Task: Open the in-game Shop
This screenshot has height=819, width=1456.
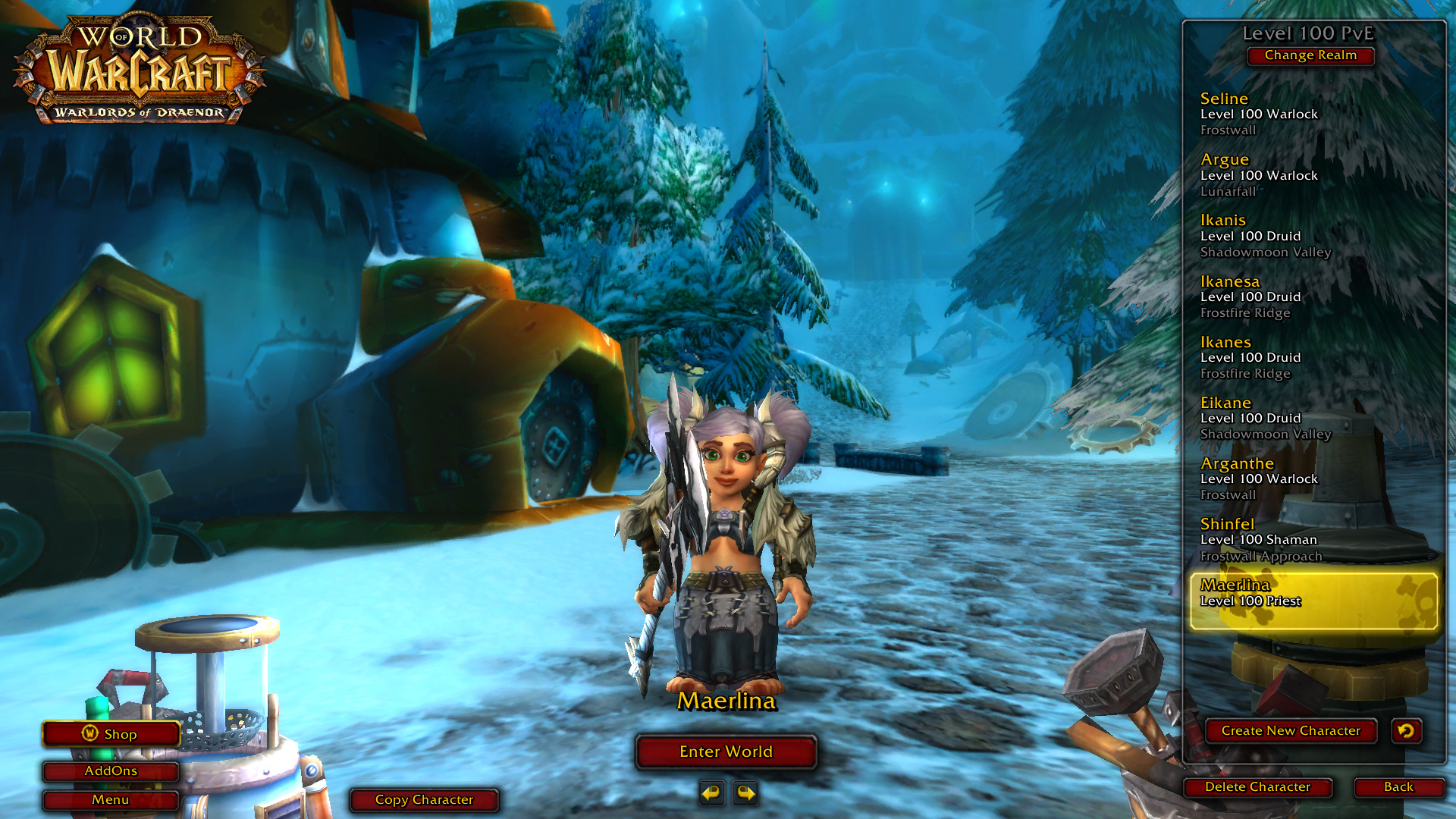Action: click(111, 734)
